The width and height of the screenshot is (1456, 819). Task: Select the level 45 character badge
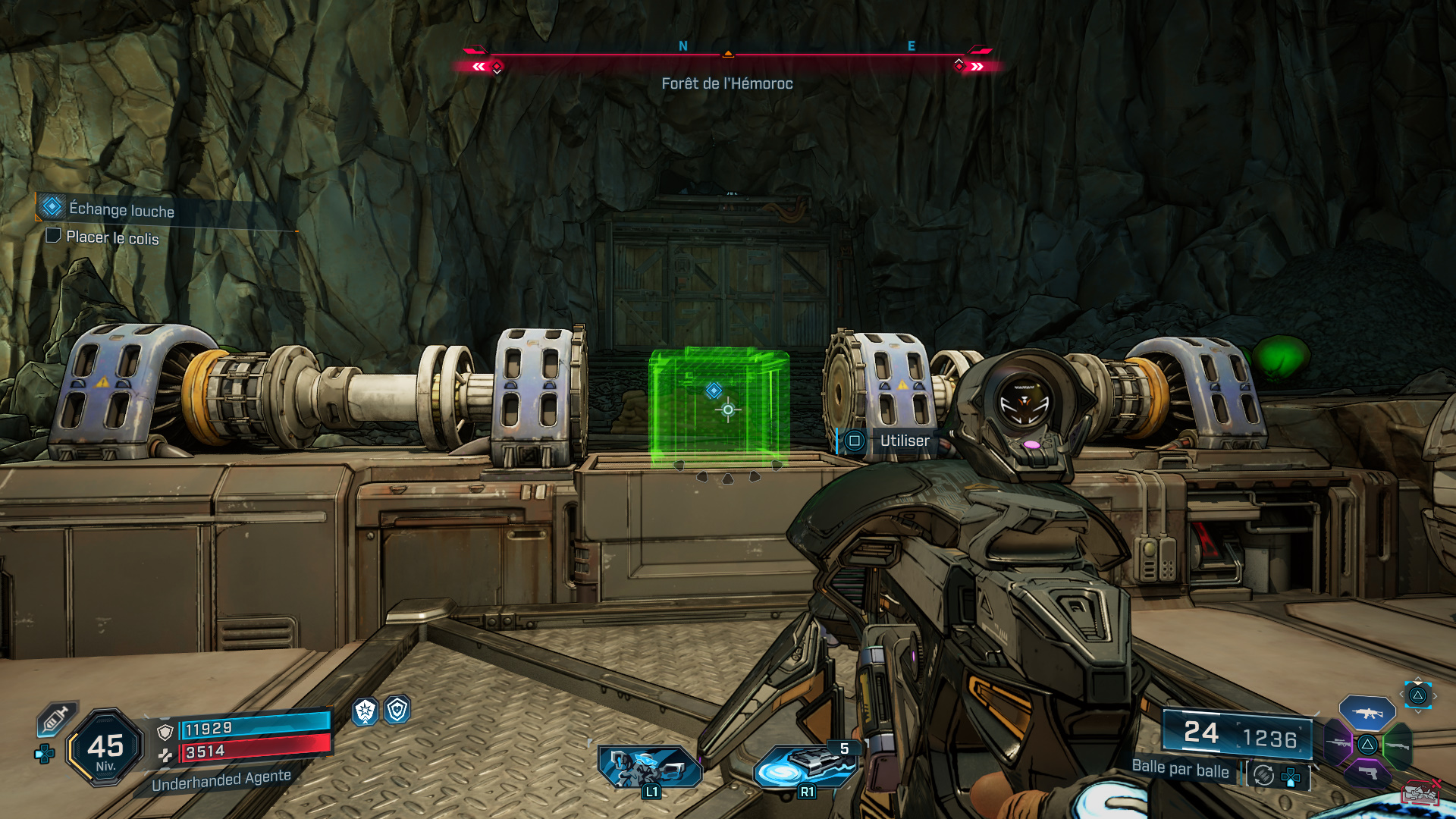105,748
